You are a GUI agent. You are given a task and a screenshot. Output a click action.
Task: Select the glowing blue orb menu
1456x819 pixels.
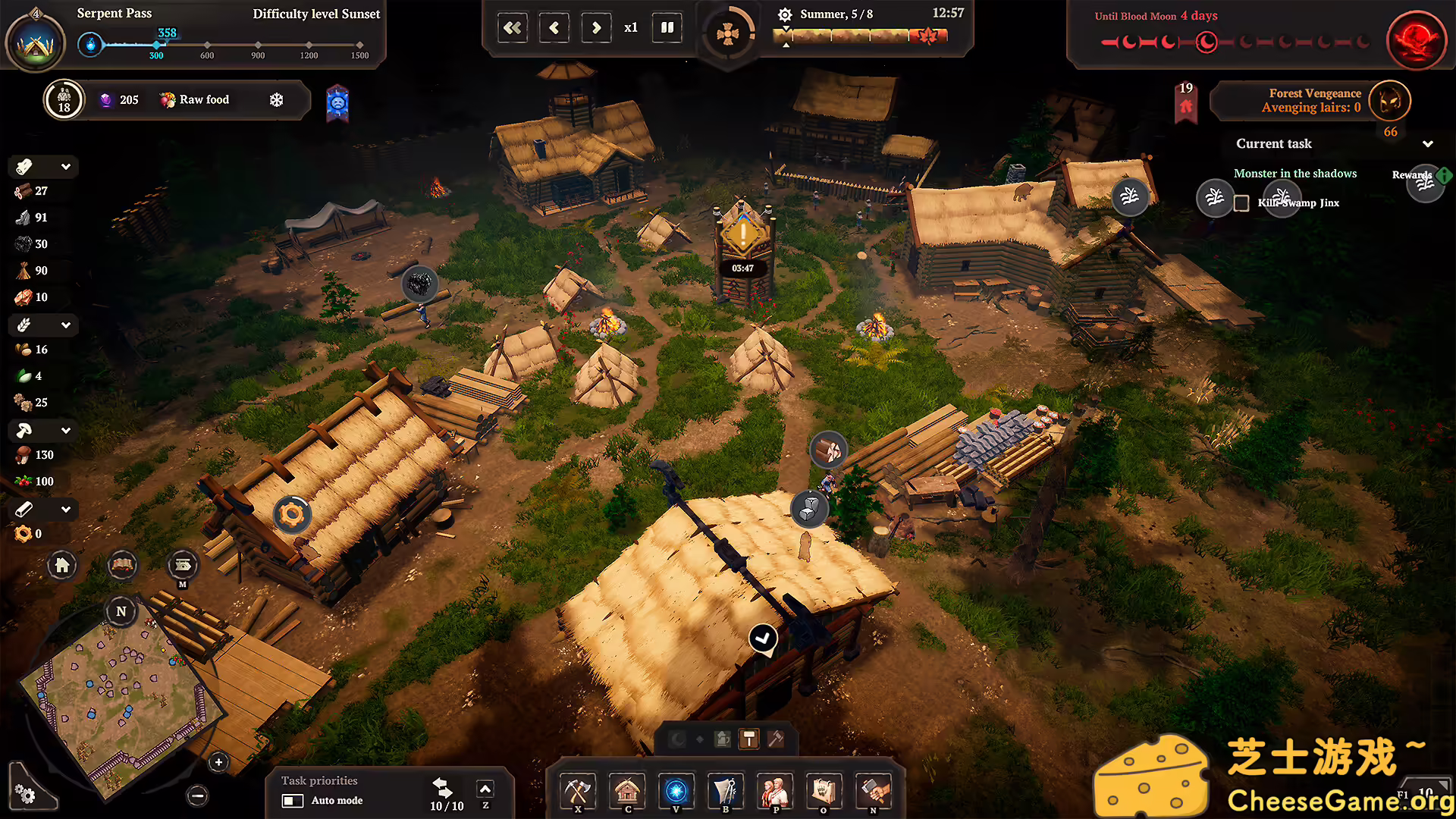point(676,792)
